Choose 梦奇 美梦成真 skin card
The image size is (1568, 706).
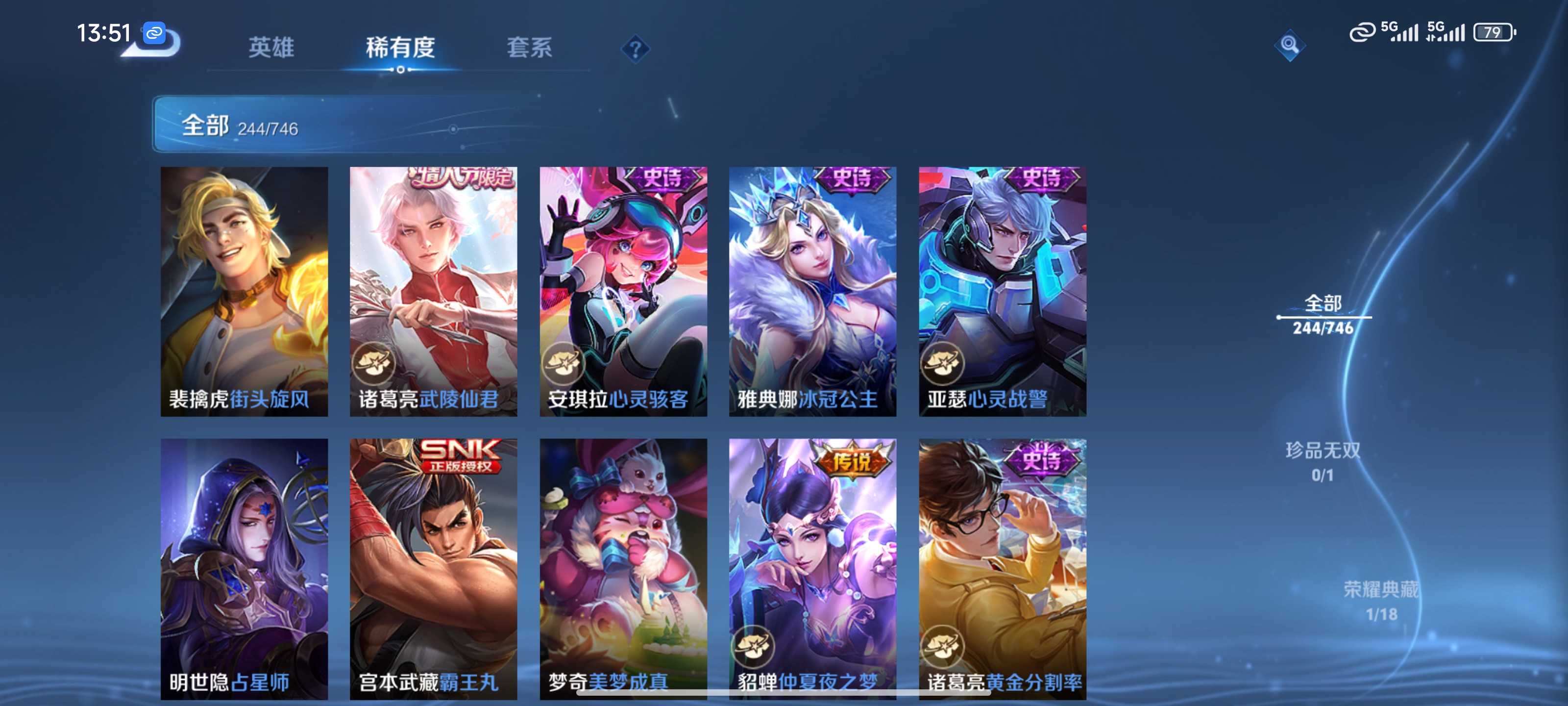623,568
